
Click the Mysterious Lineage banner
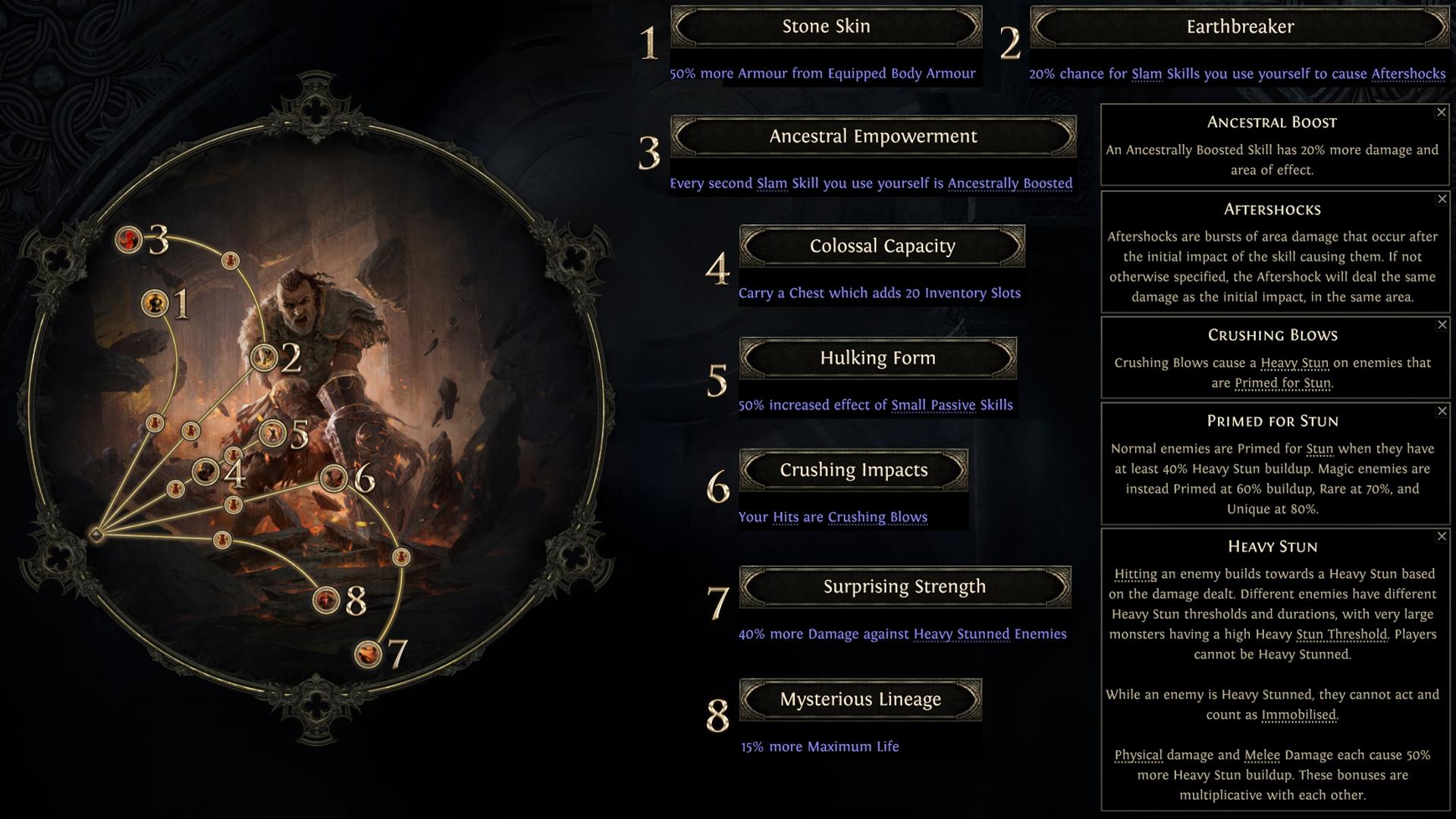click(860, 699)
